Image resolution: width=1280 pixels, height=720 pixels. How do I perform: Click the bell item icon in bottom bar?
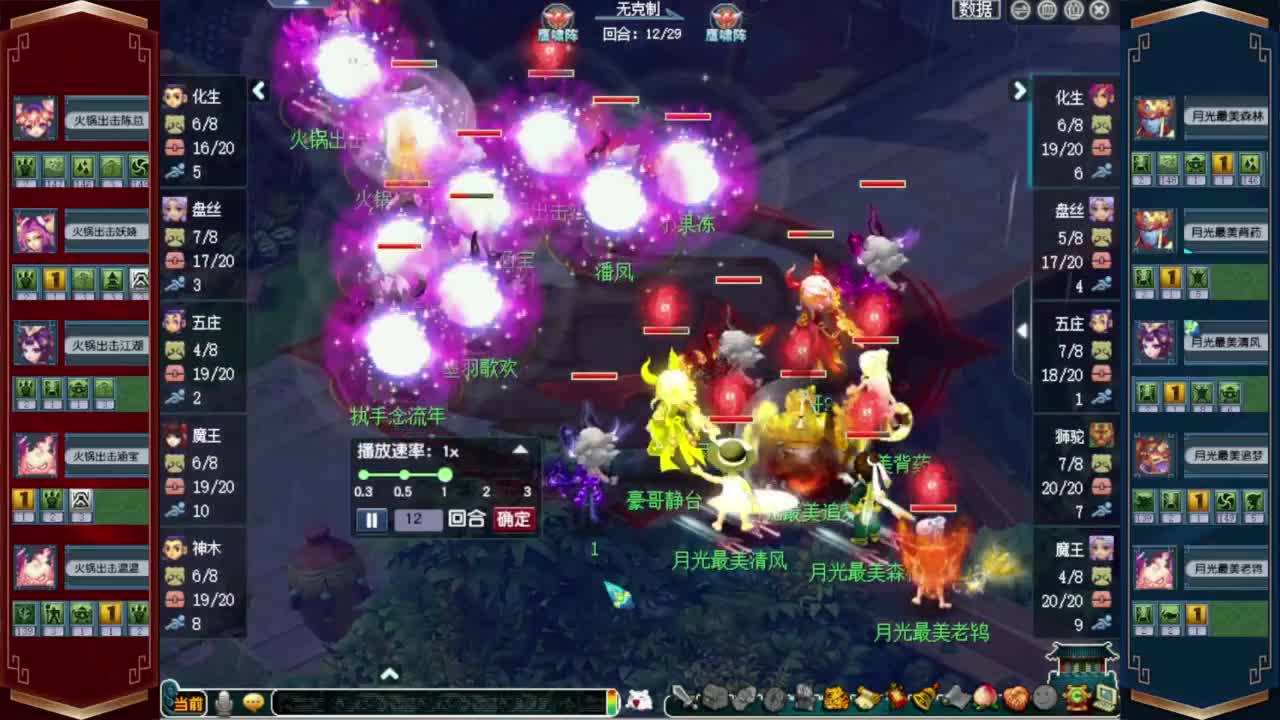(x=924, y=697)
